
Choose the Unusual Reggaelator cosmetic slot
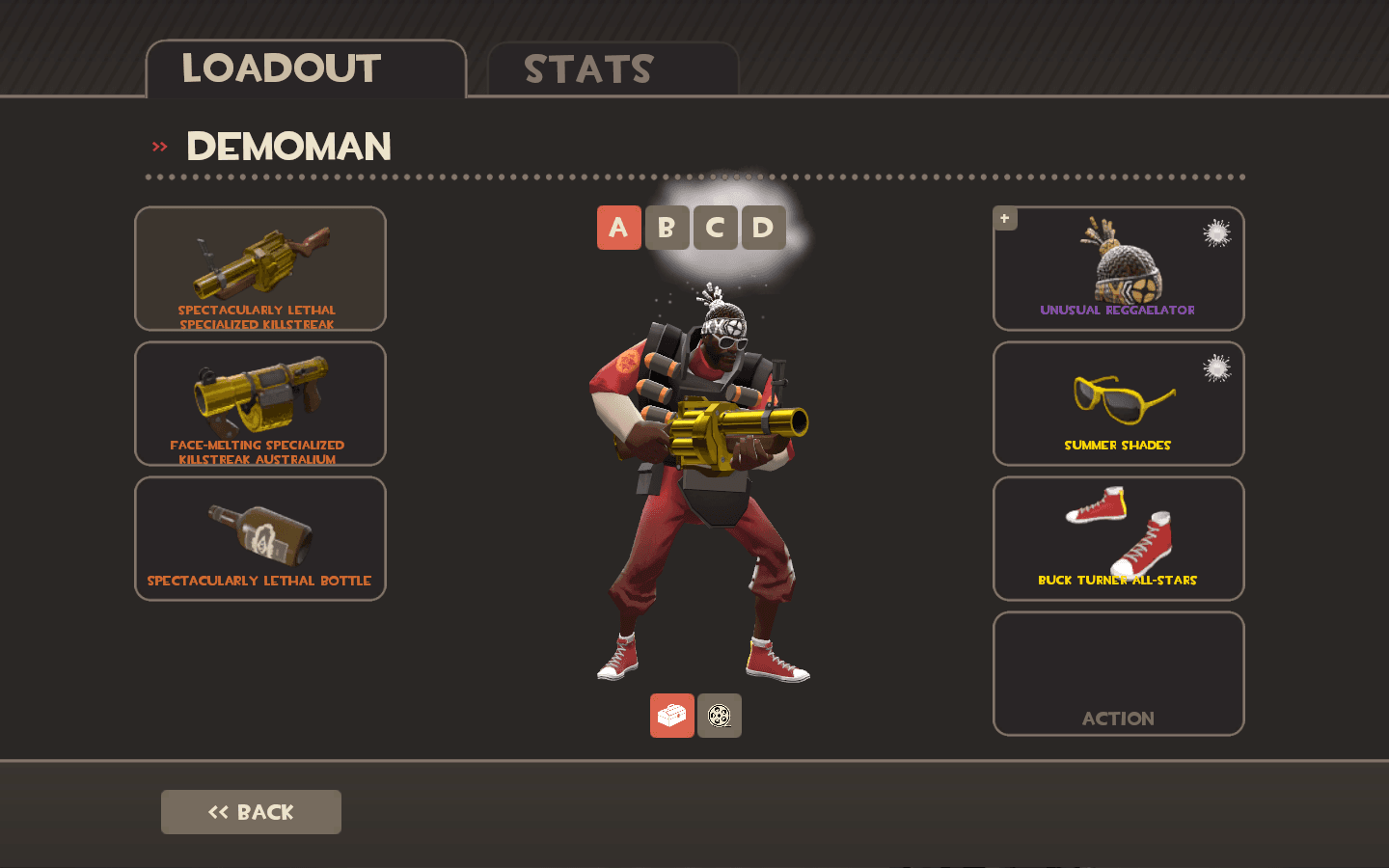[x=1119, y=268]
